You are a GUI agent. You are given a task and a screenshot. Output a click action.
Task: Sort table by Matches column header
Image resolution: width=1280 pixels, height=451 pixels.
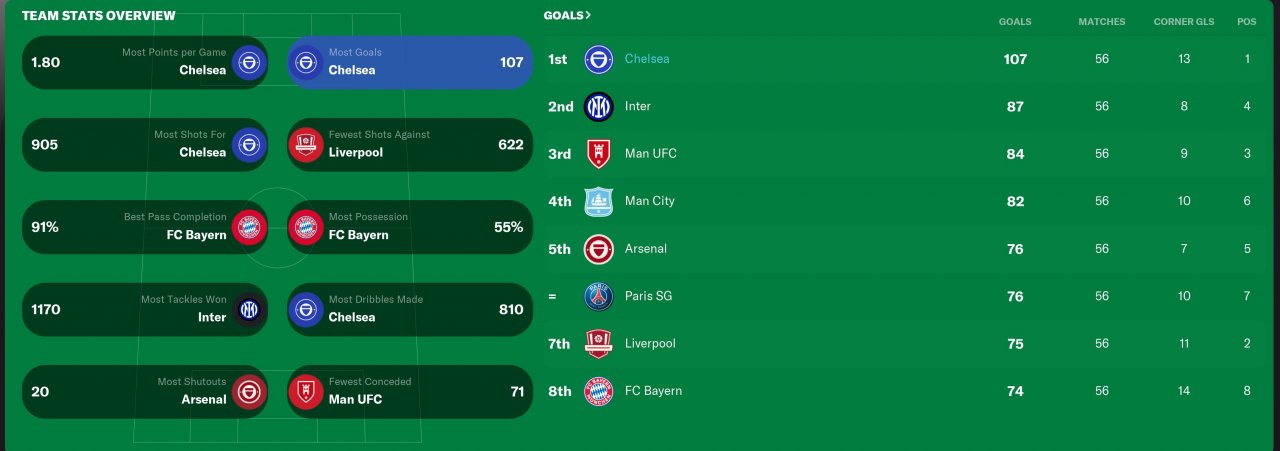[x=1101, y=22]
